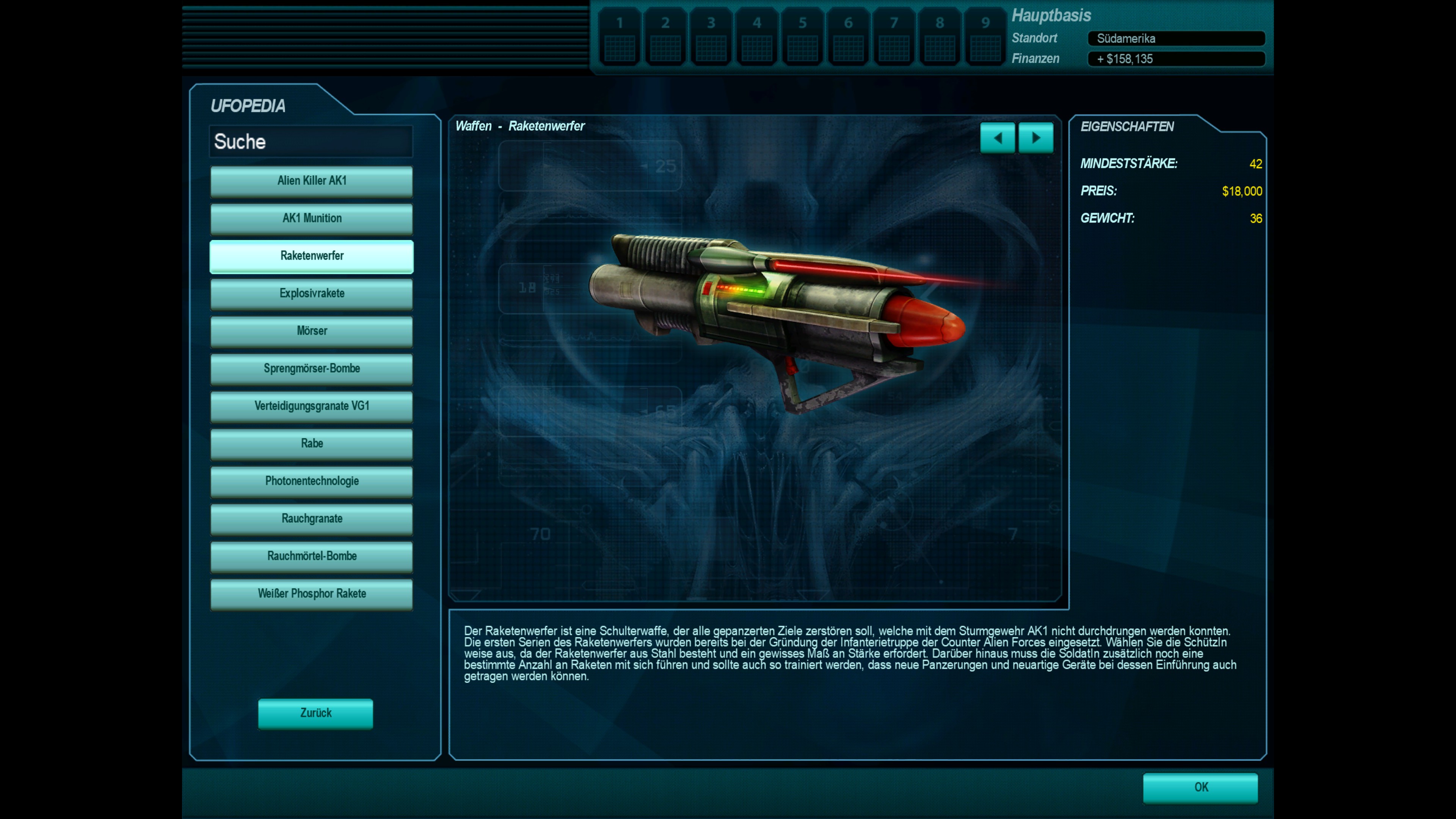The image size is (1456, 819).
Task: Show the Explosivrakete article
Action: pos(311,293)
